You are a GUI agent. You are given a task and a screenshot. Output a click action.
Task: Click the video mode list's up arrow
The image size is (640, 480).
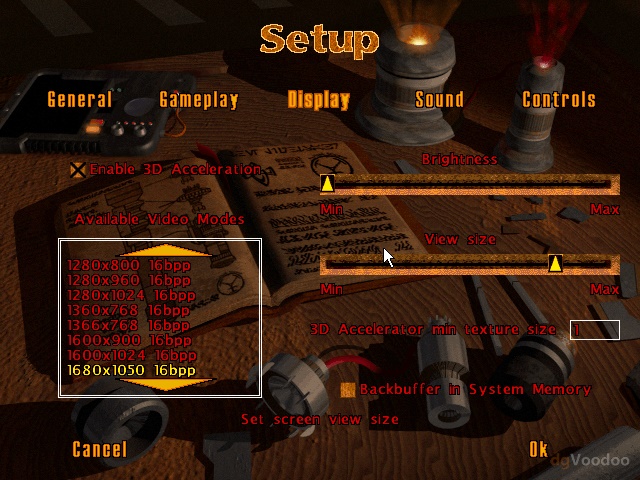[x=160, y=250]
